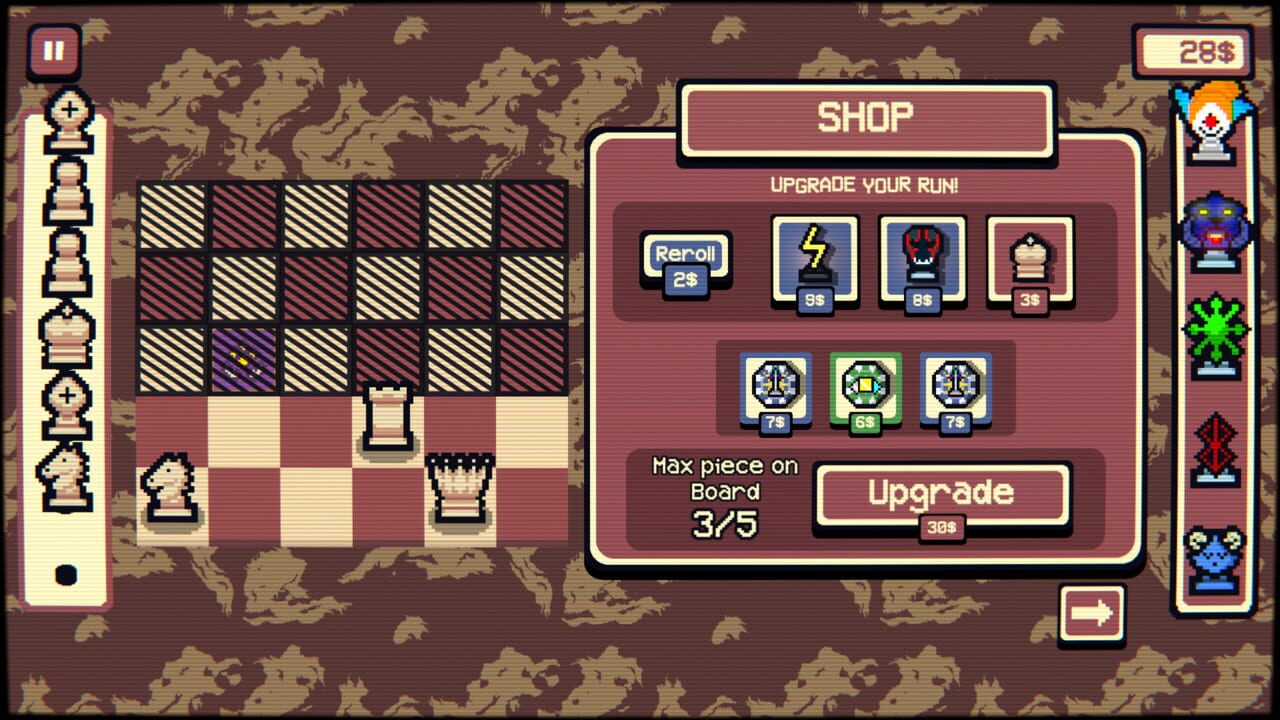
Task: Select the green gem relic for 6$
Action: pyautogui.click(x=866, y=388)
